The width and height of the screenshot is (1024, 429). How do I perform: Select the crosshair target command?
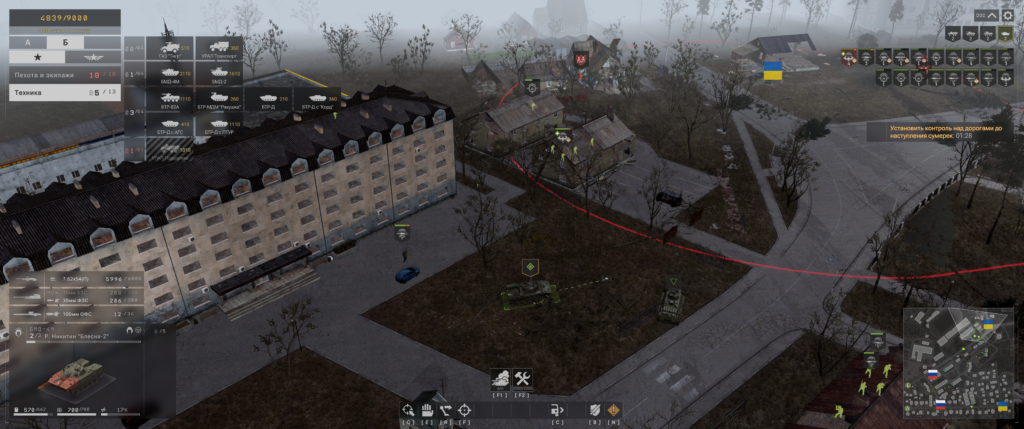[464, 409]
